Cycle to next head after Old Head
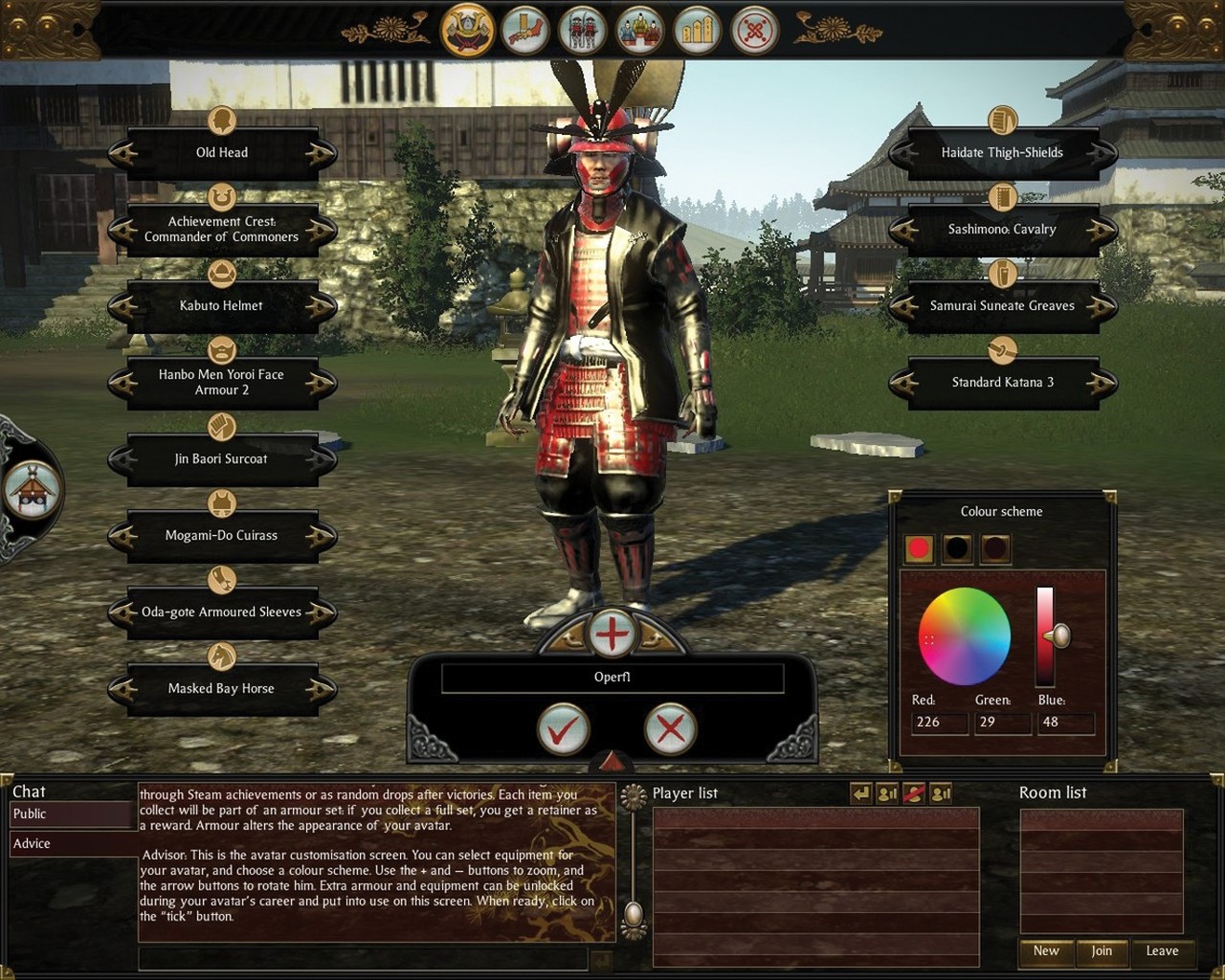The height and width of the screenshot is (980, 1225). pos(321,153)
